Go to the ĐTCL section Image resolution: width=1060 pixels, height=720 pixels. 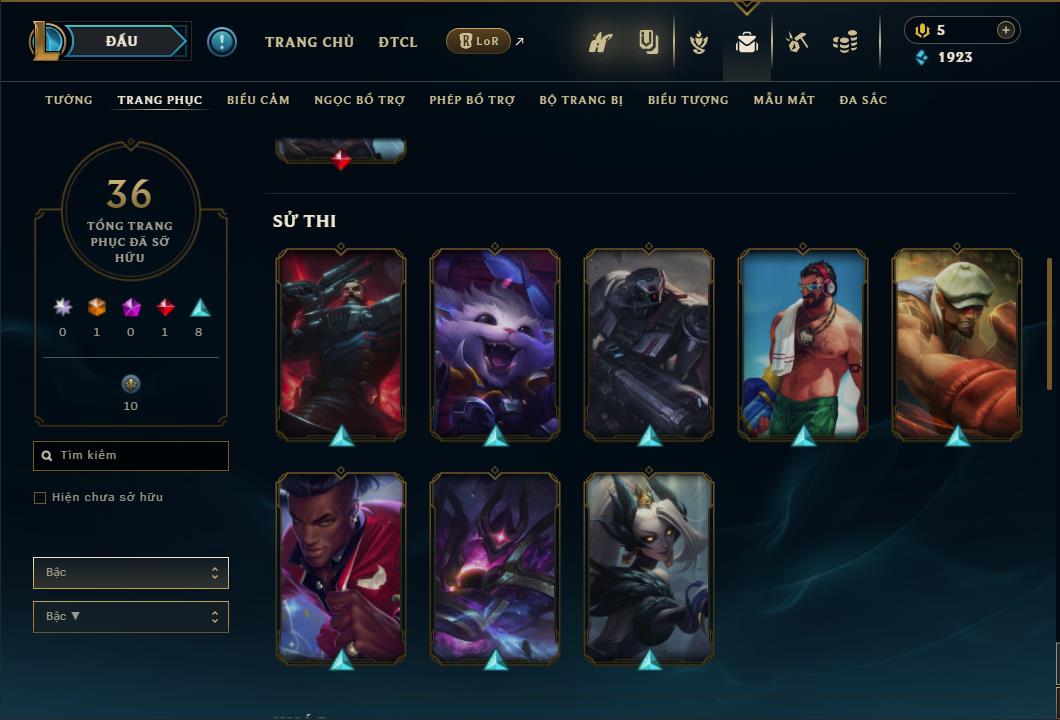tap(398, 42)
